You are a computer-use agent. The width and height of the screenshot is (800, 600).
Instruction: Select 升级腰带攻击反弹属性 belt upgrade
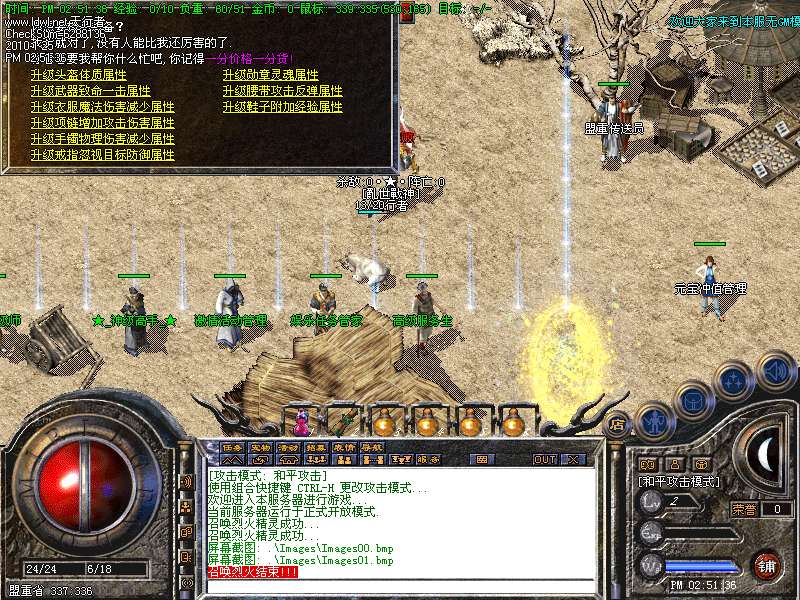click(x=282, y=91)
